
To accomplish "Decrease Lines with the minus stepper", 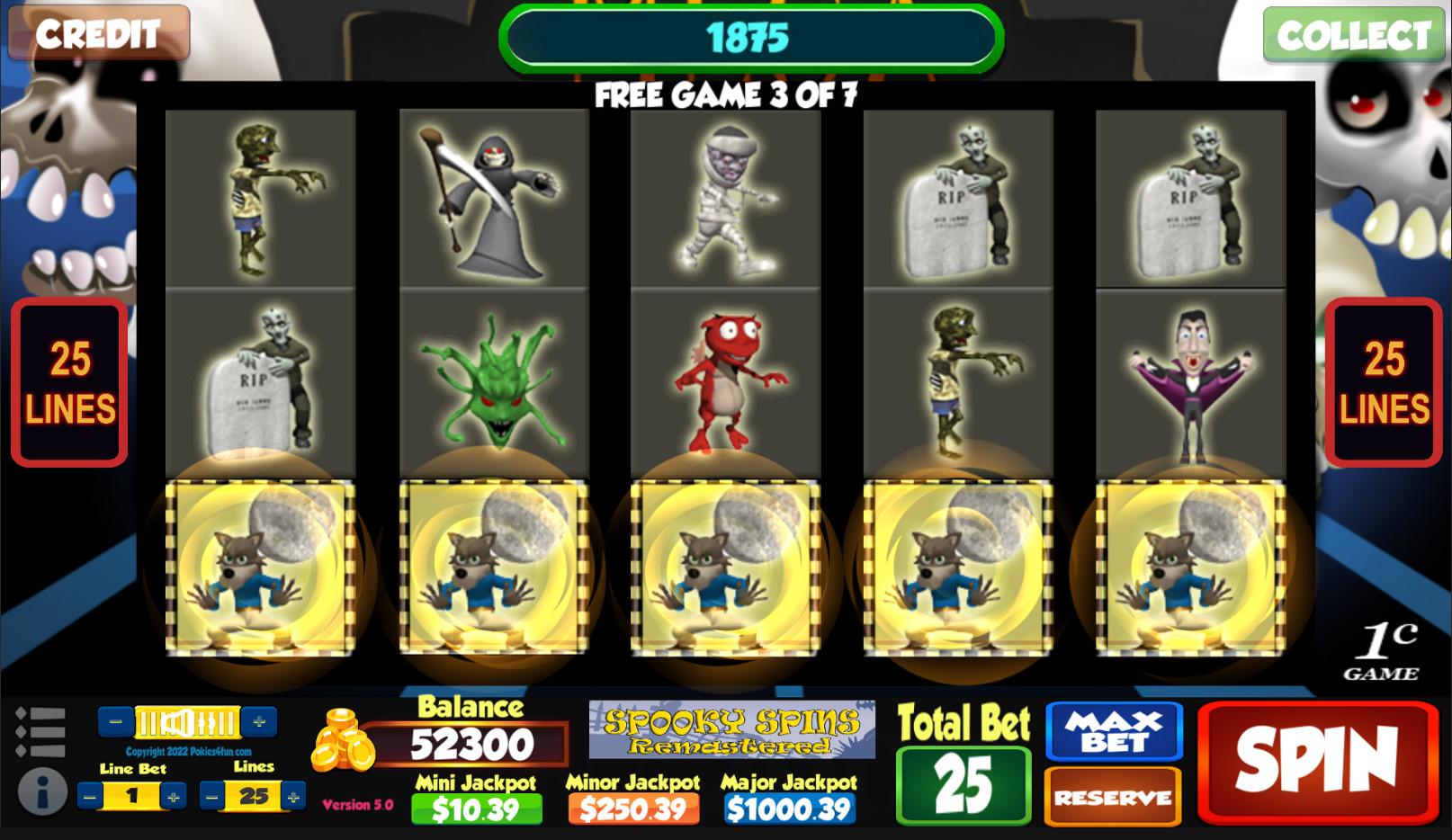I will (x=211, y=795).
